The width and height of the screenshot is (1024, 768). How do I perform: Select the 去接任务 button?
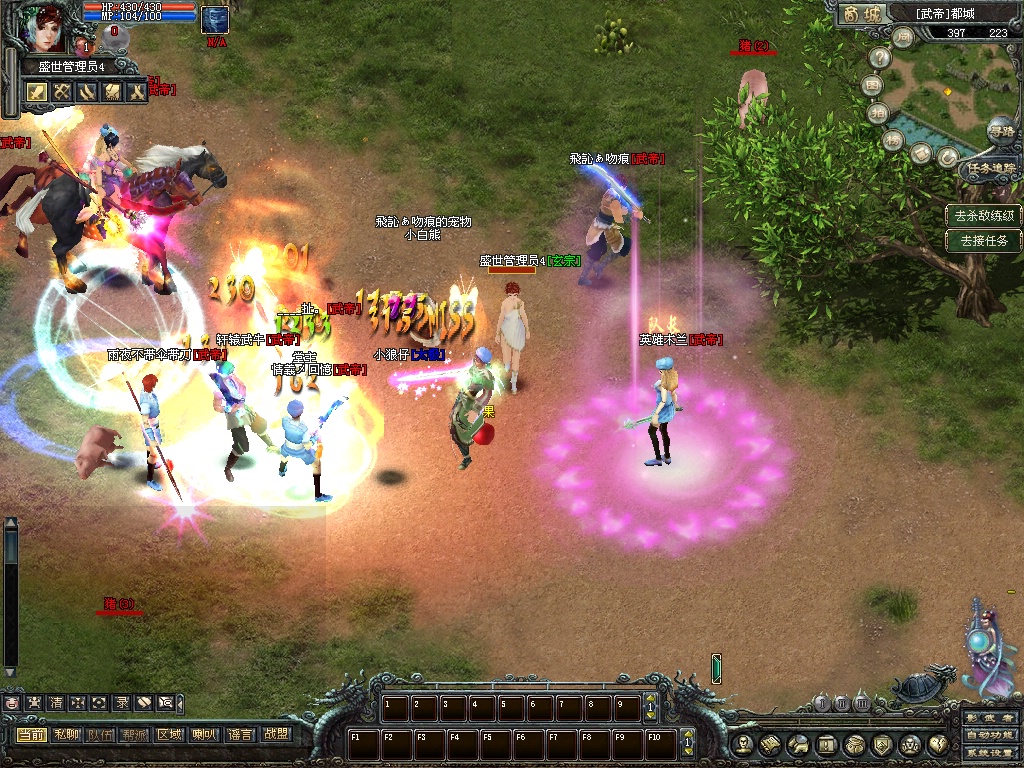point(984,240)
